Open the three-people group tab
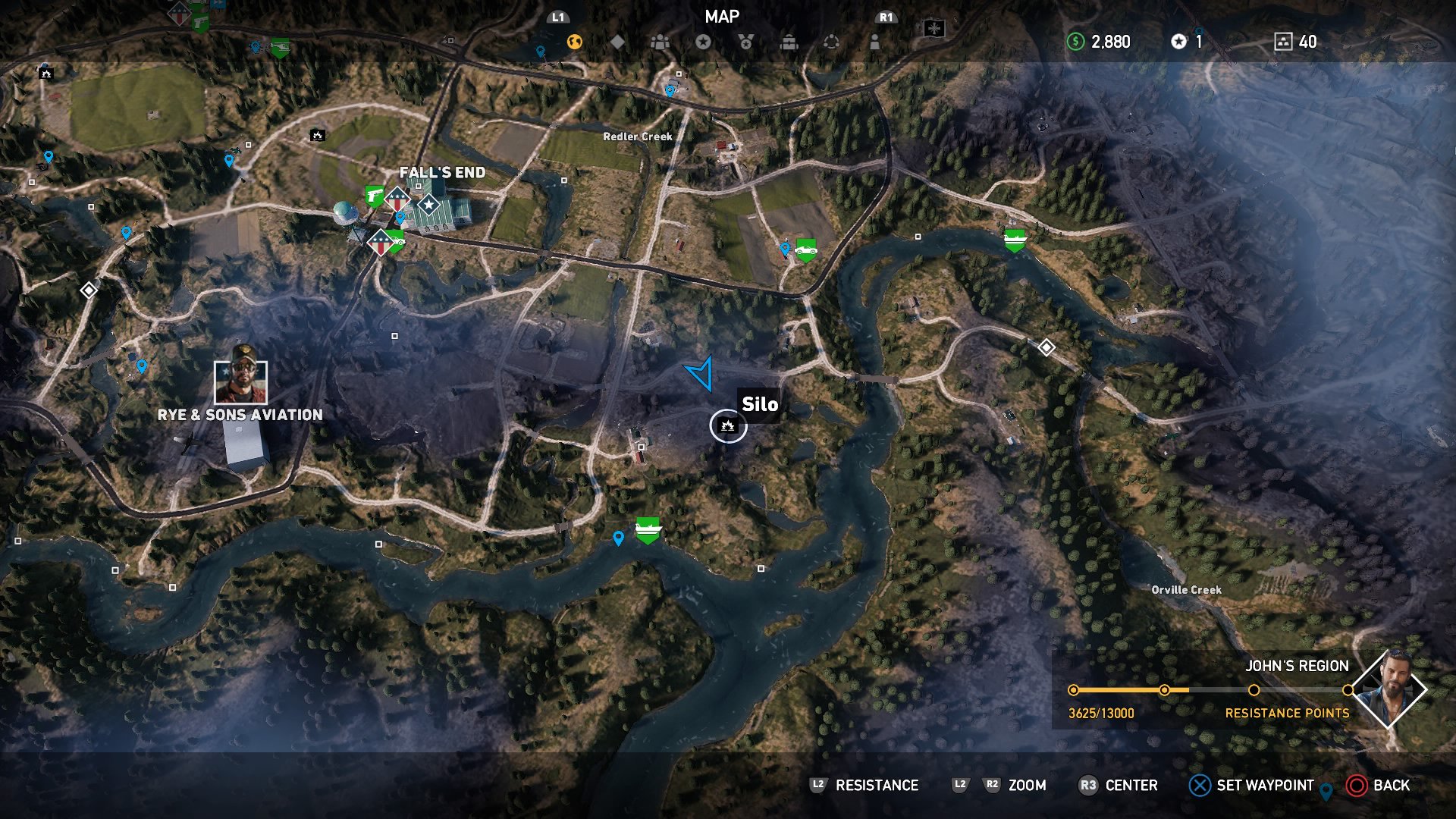1456x819 pixels. pyautogui.click(x=661, y=42)
